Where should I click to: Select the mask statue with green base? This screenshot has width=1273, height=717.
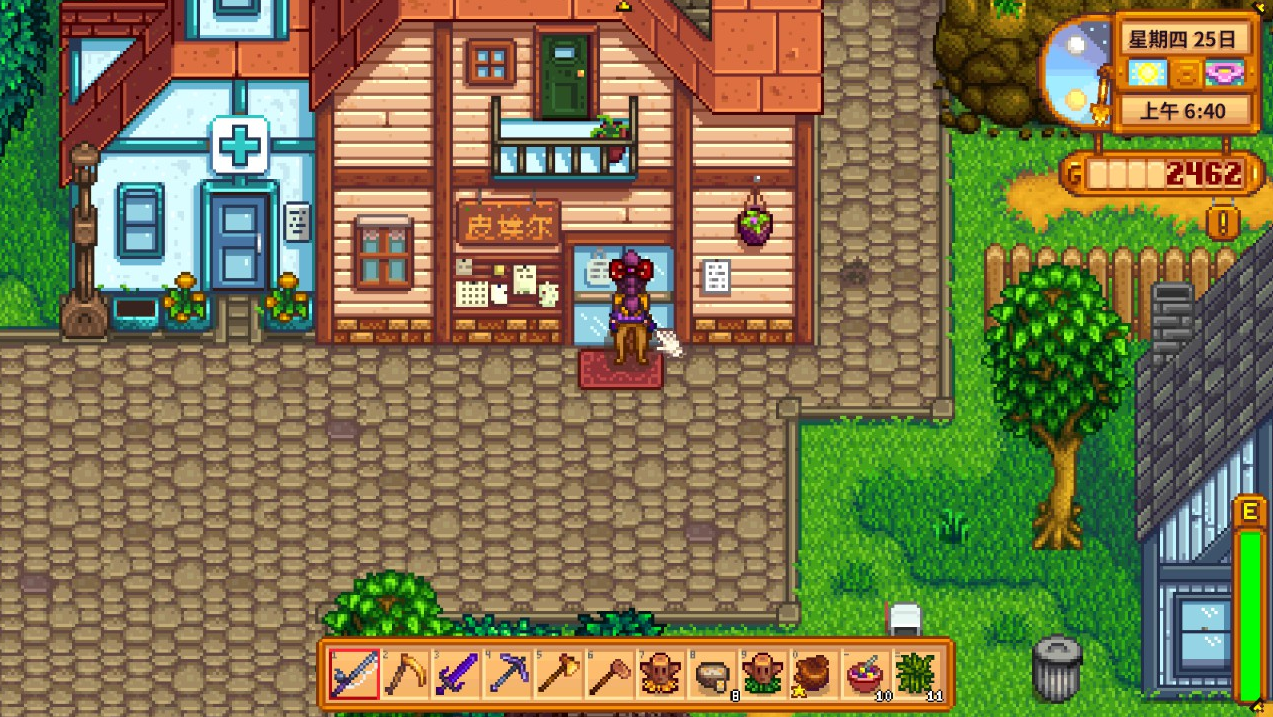[x=764, y=674]
